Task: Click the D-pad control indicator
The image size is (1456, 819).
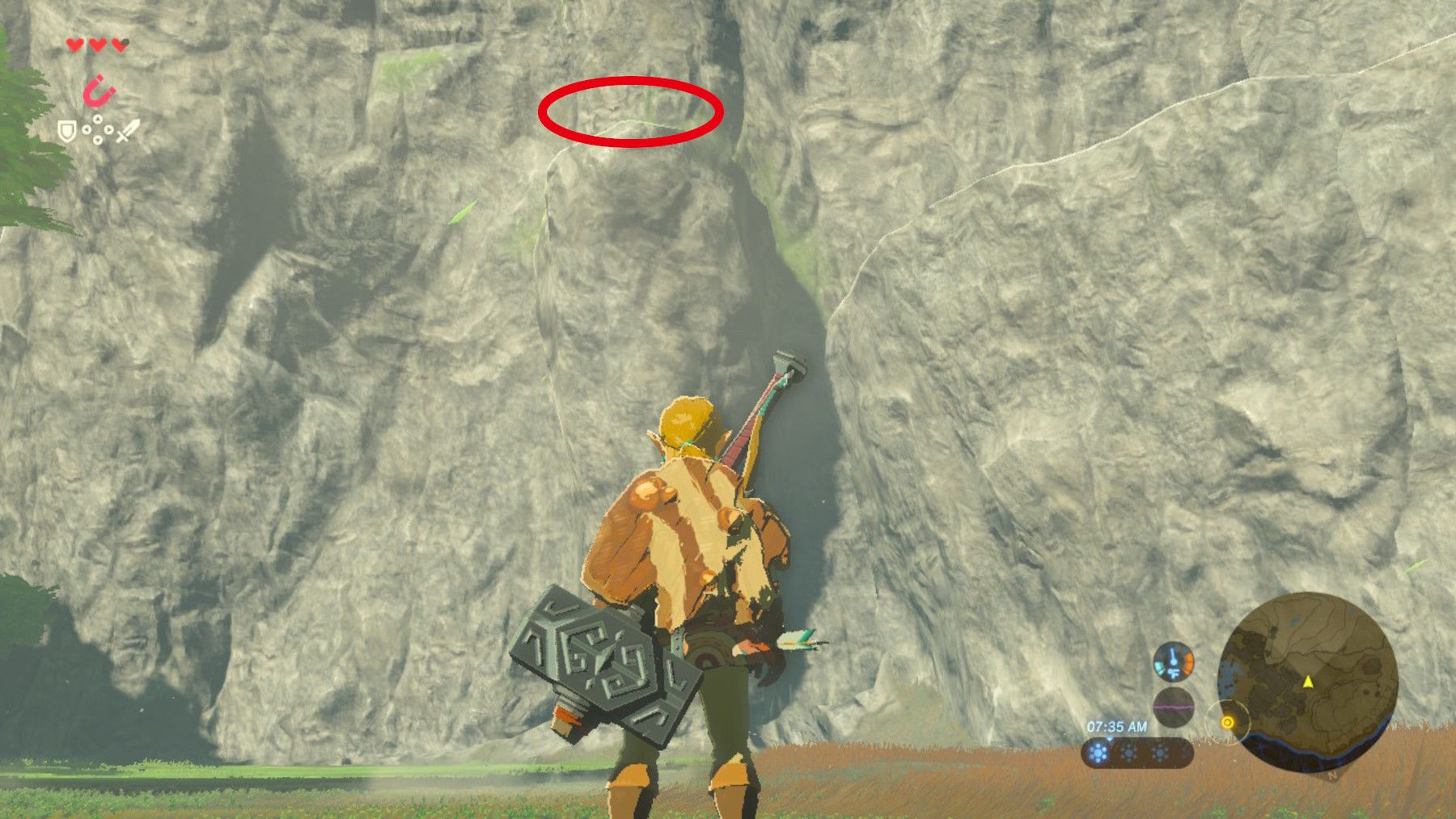Action: [98, 129]
